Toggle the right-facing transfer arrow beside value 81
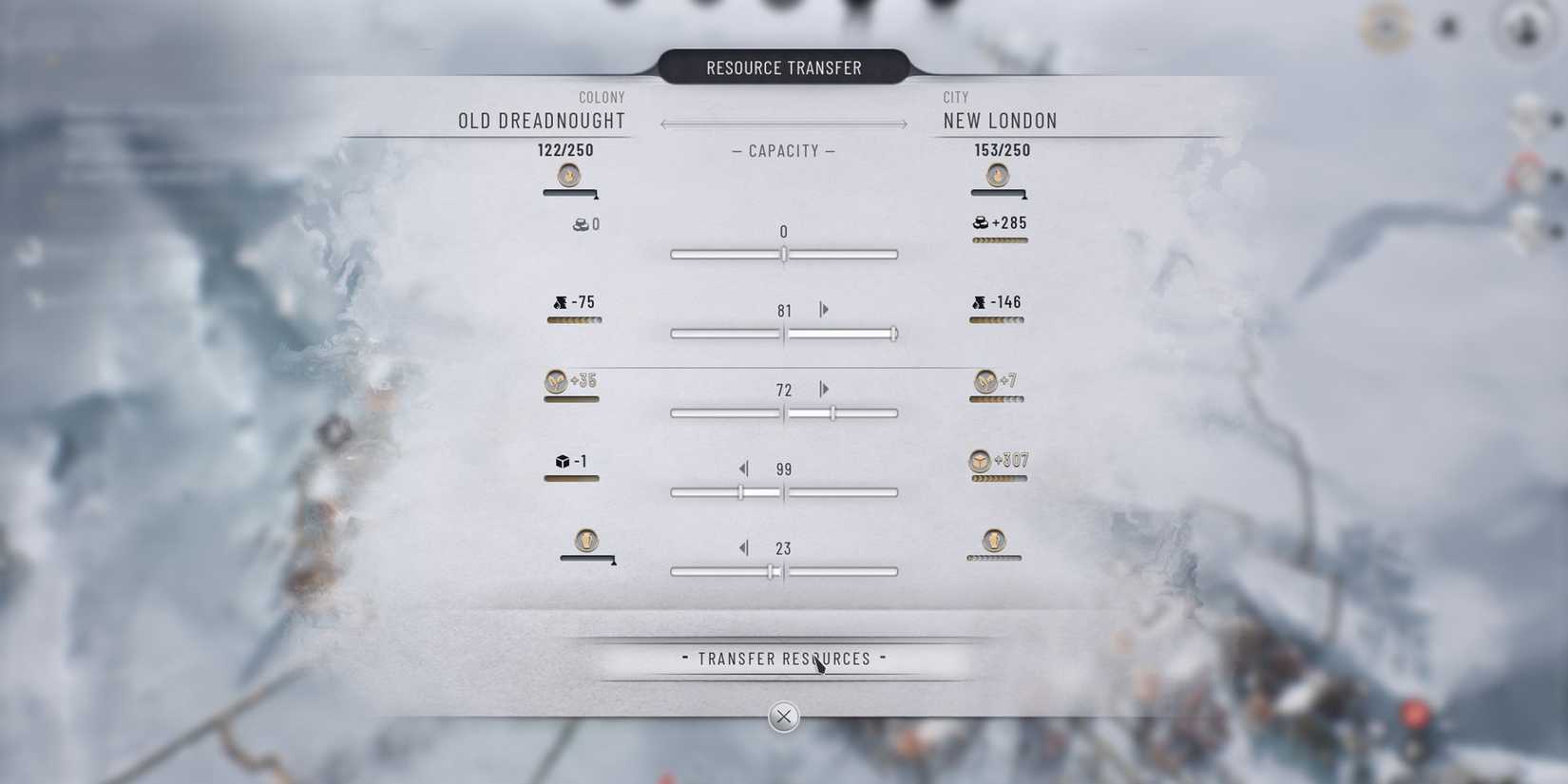 [x=823, y=309]
